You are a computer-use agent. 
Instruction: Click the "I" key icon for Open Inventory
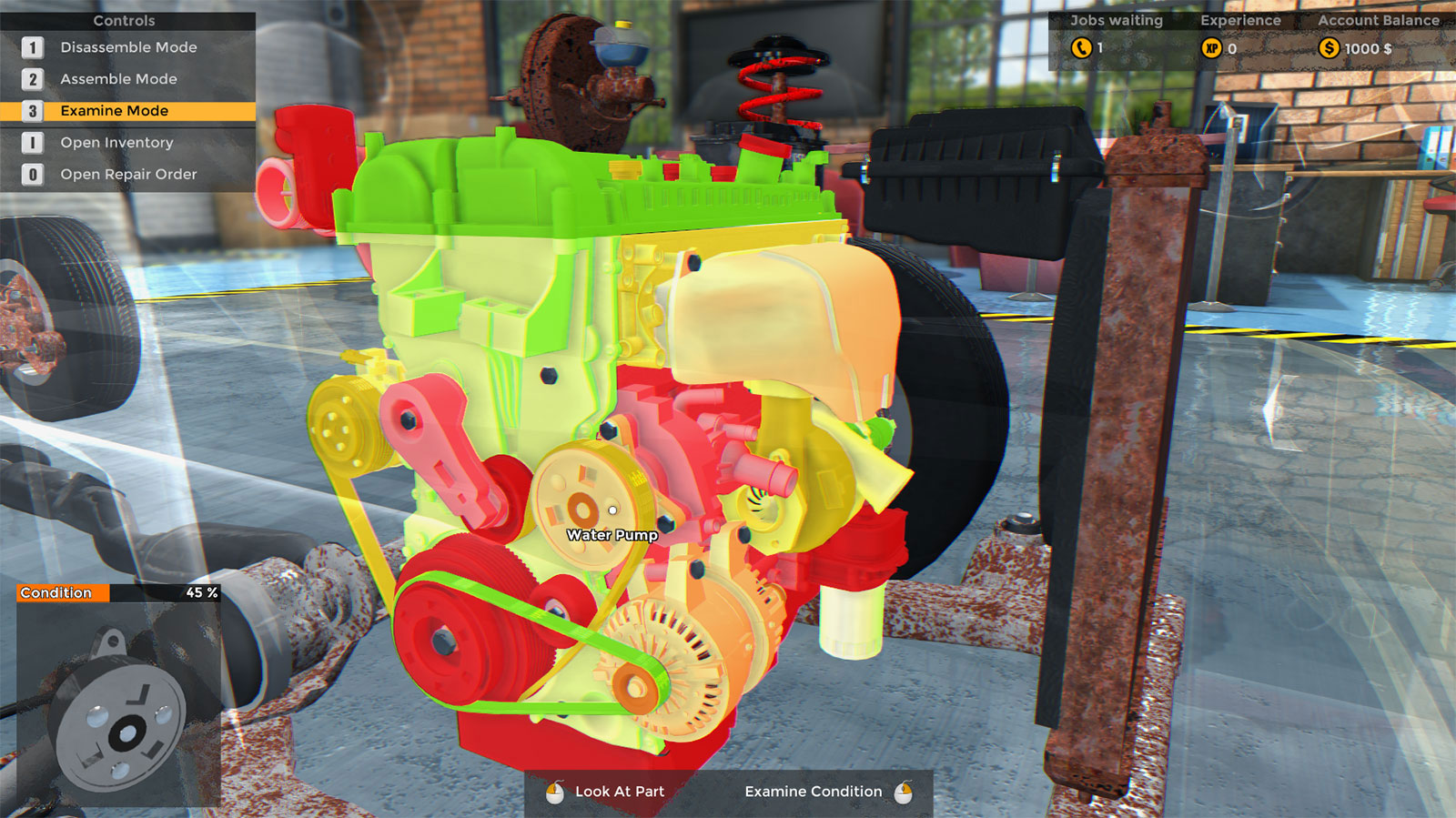click(x=35, y=142)
